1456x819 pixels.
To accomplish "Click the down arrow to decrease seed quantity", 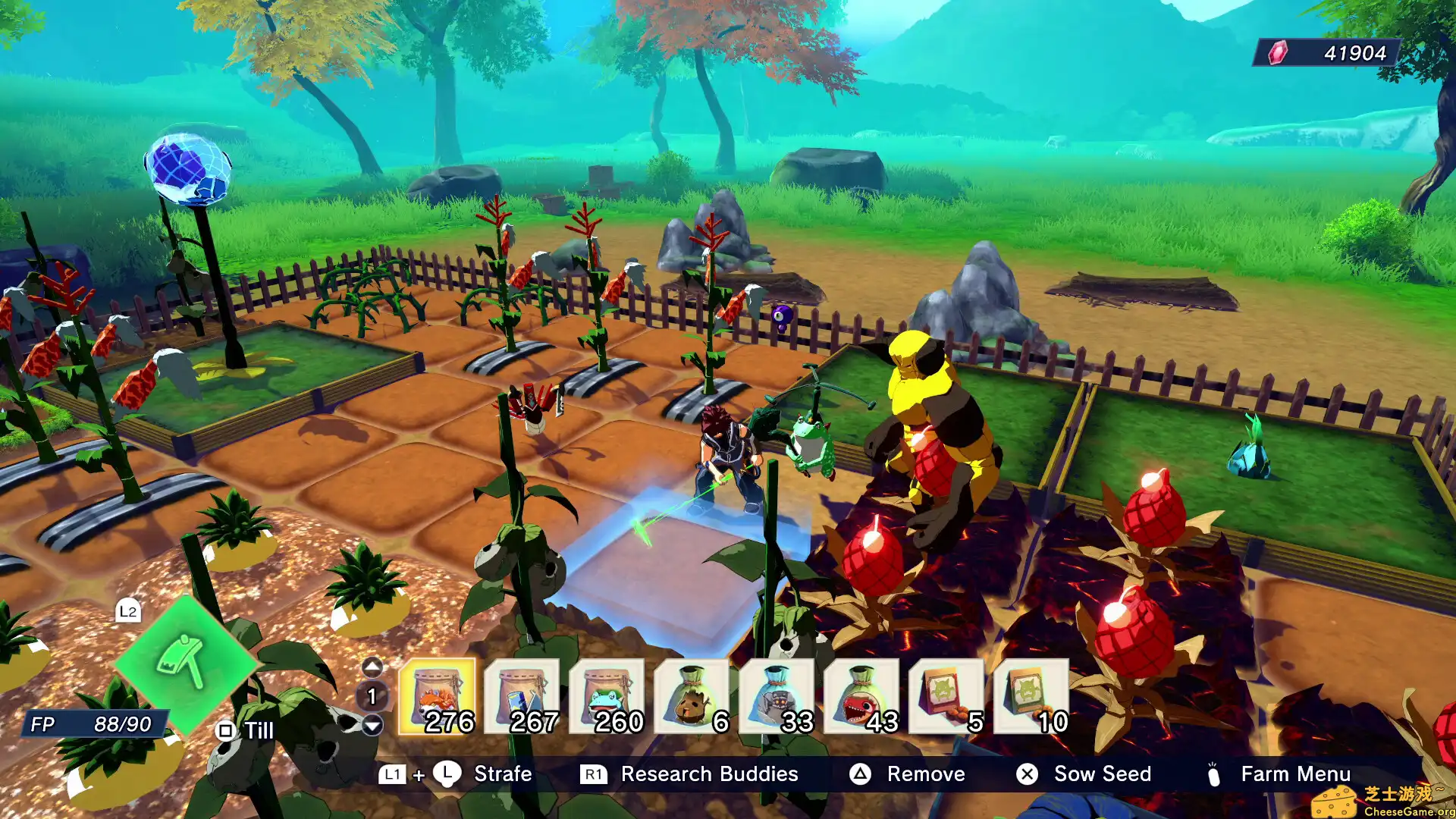I will 372,726.
